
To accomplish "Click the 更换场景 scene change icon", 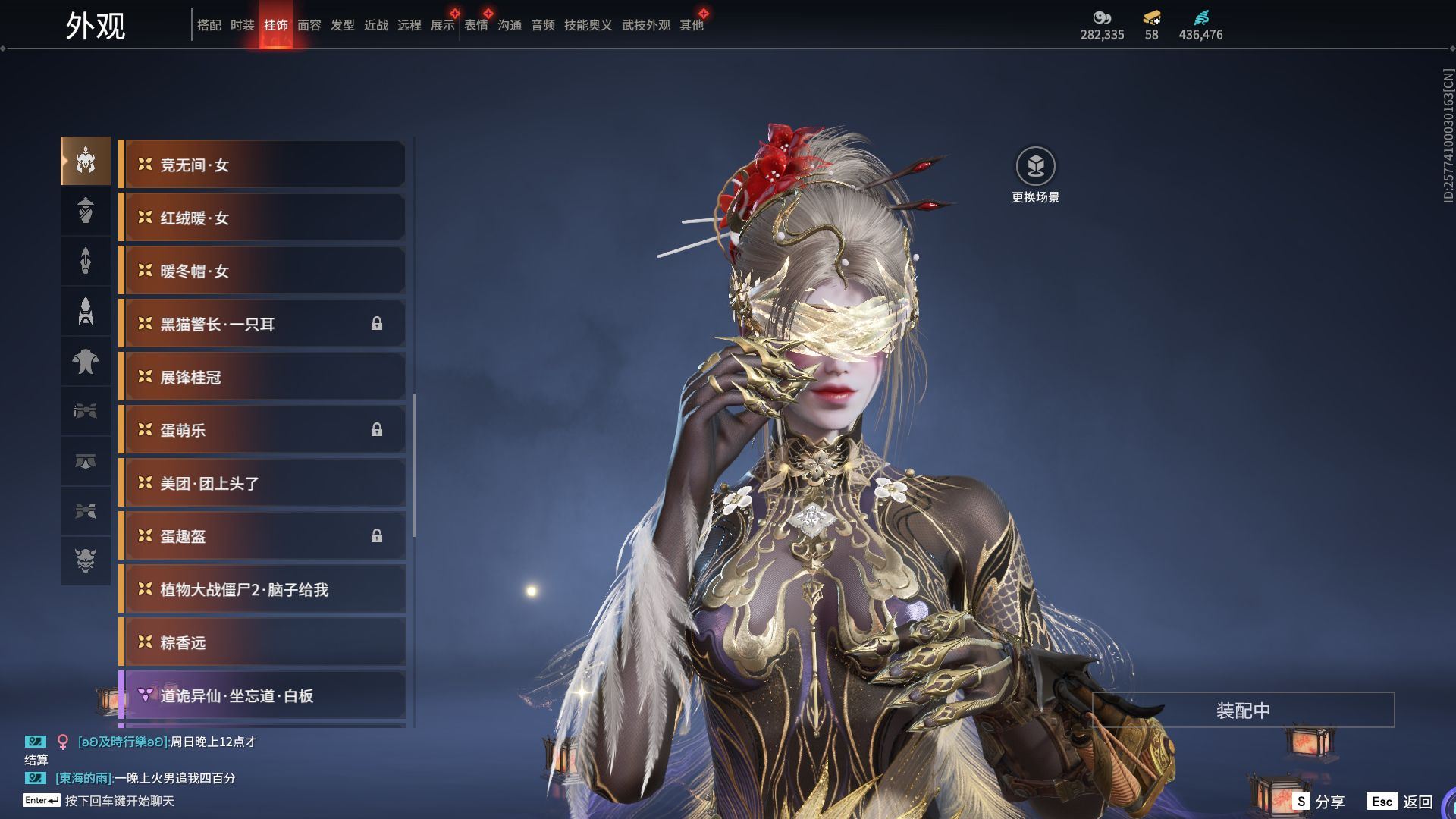I will click(x=1035, y=167).
